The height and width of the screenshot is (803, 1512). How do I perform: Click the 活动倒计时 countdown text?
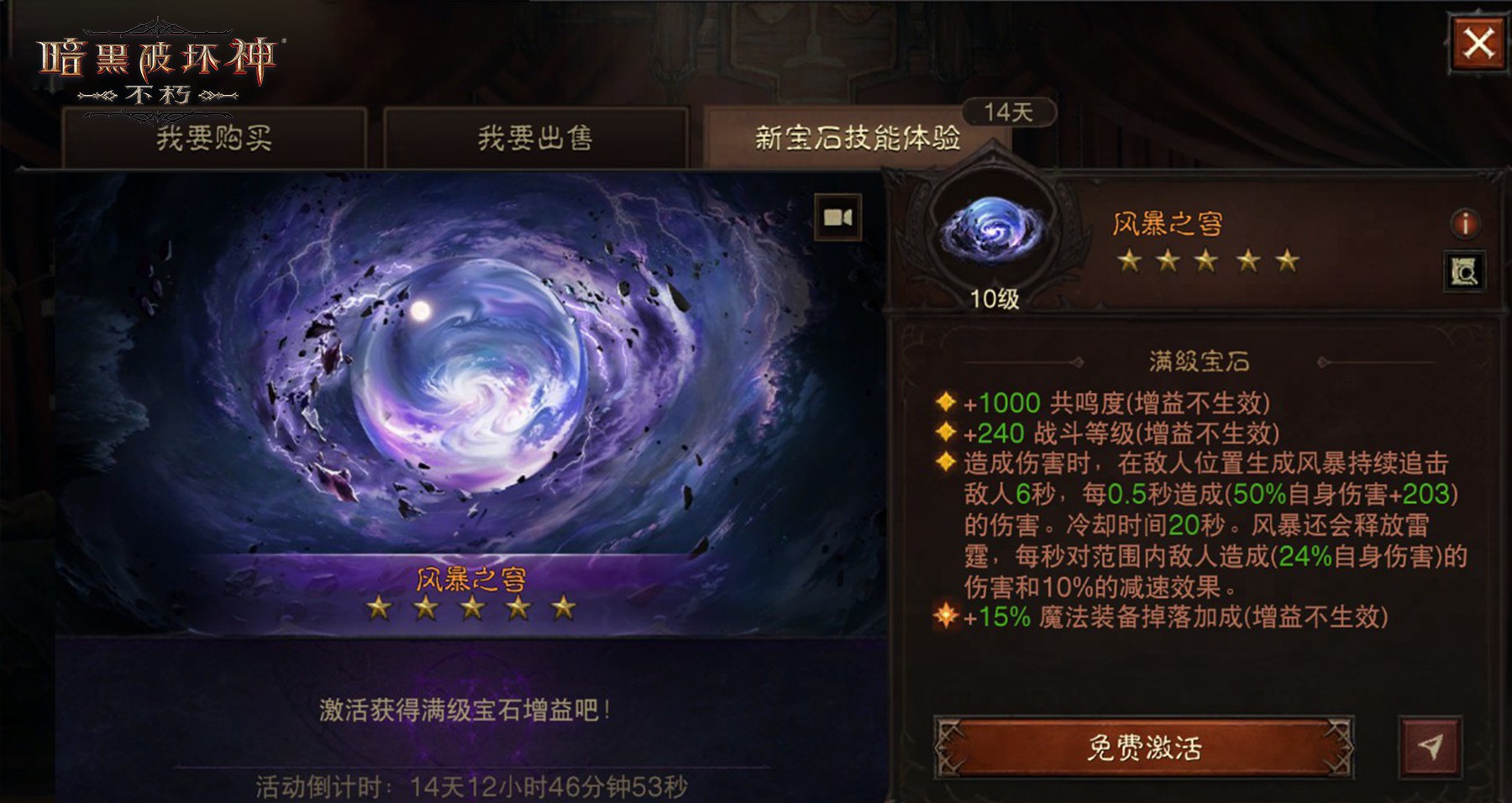470,785
